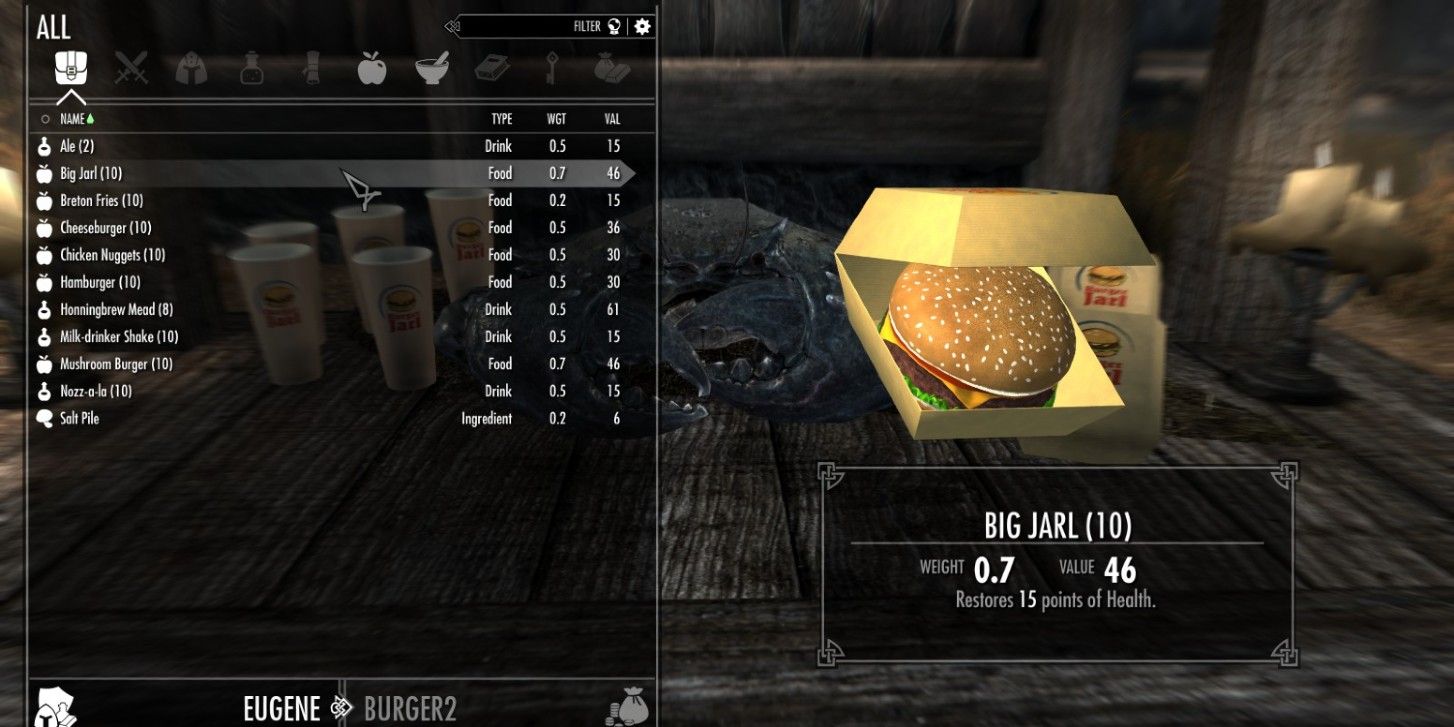The height and width of the screenshot is (727, 1454).
Task: Open the Apparel category icon
Action: pos(191,68)
